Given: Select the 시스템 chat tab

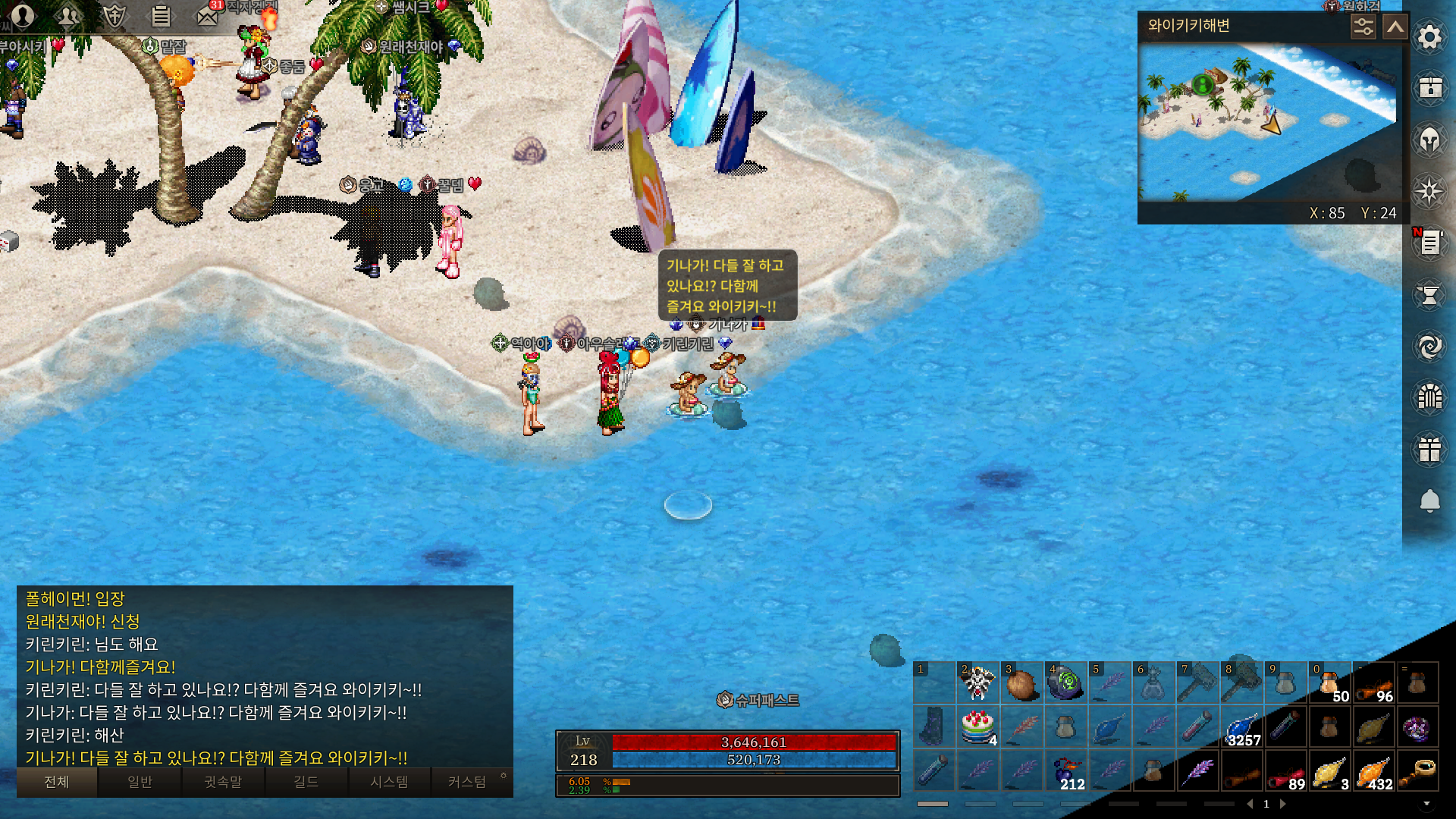Looking at the screenshot, I should point(389,782).
